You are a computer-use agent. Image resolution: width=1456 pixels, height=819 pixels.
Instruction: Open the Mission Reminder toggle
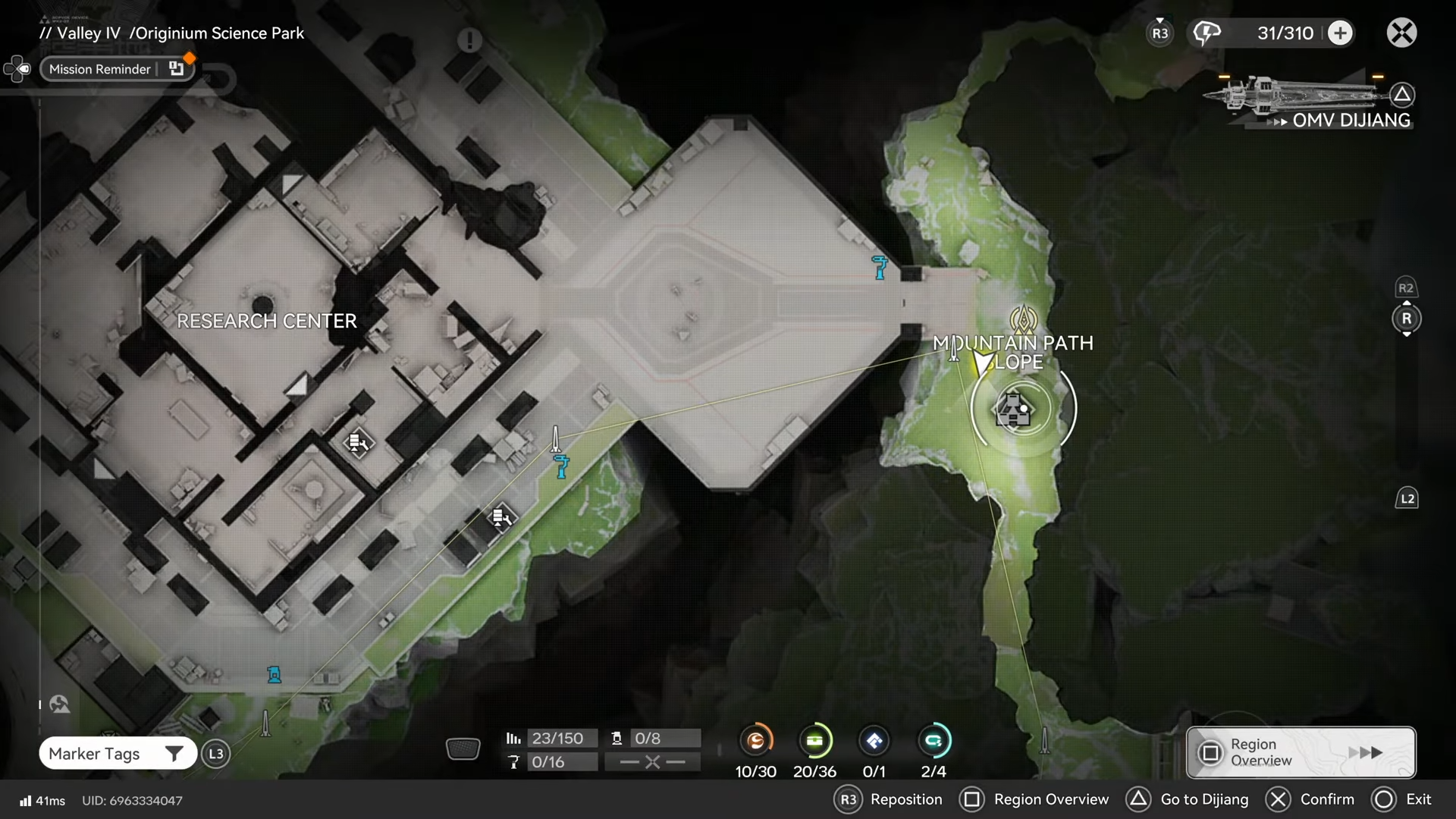117,69
